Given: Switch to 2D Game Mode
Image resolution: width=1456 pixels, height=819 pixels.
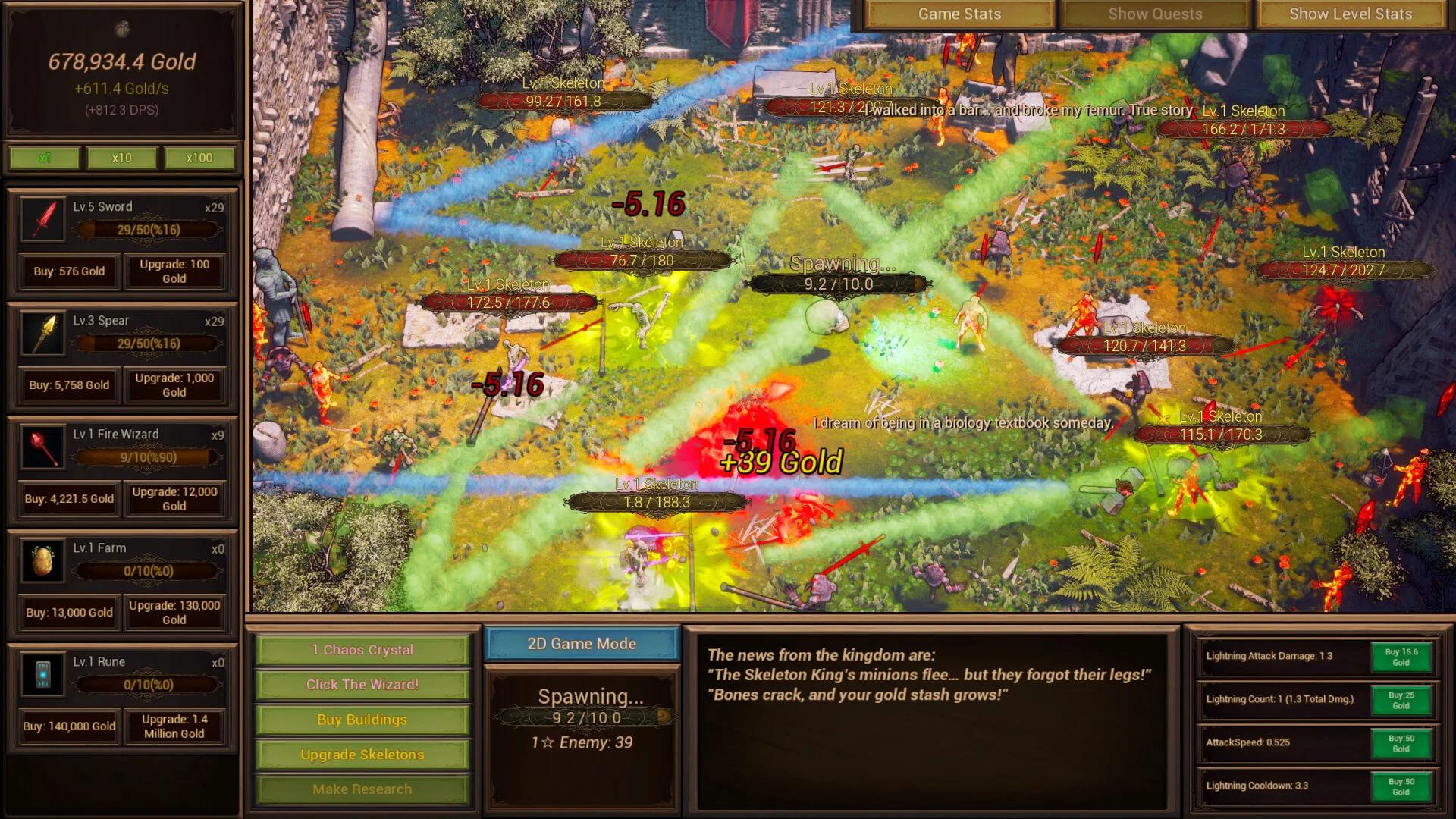Looking at the screenshot, I should tap(582, 644).
